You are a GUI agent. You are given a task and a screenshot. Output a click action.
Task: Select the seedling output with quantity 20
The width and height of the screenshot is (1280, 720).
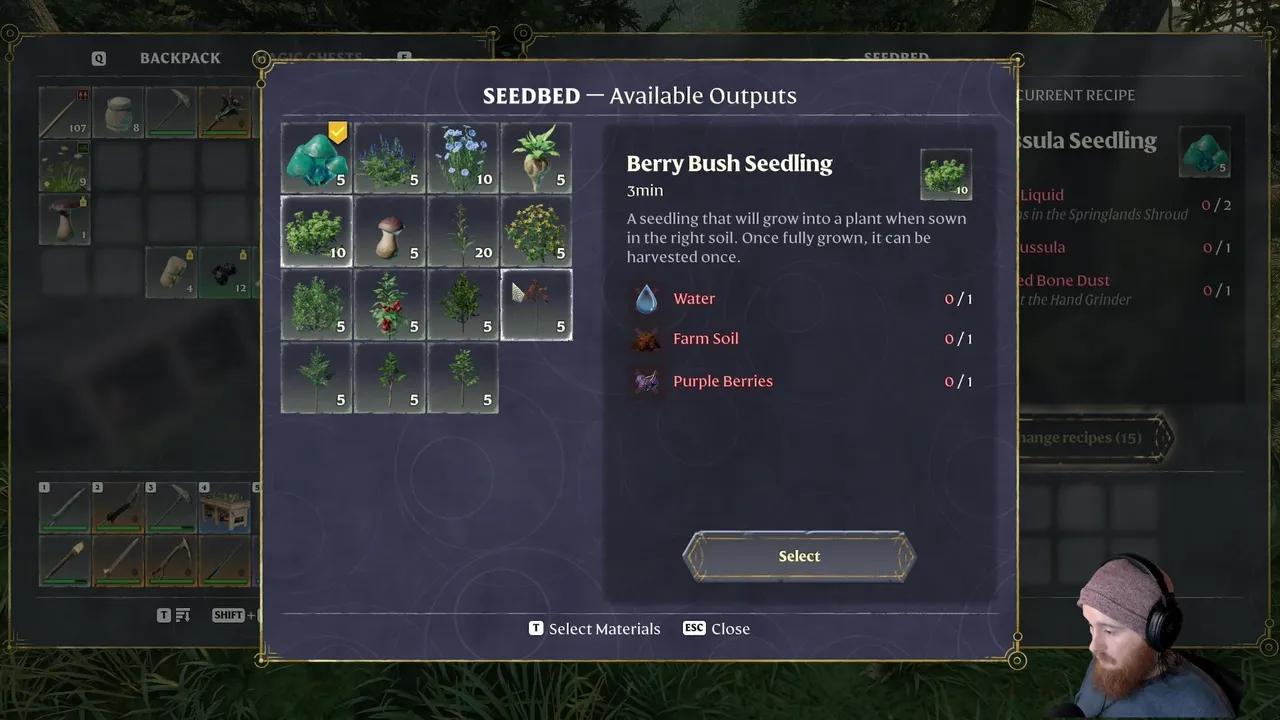pos(463,231)
